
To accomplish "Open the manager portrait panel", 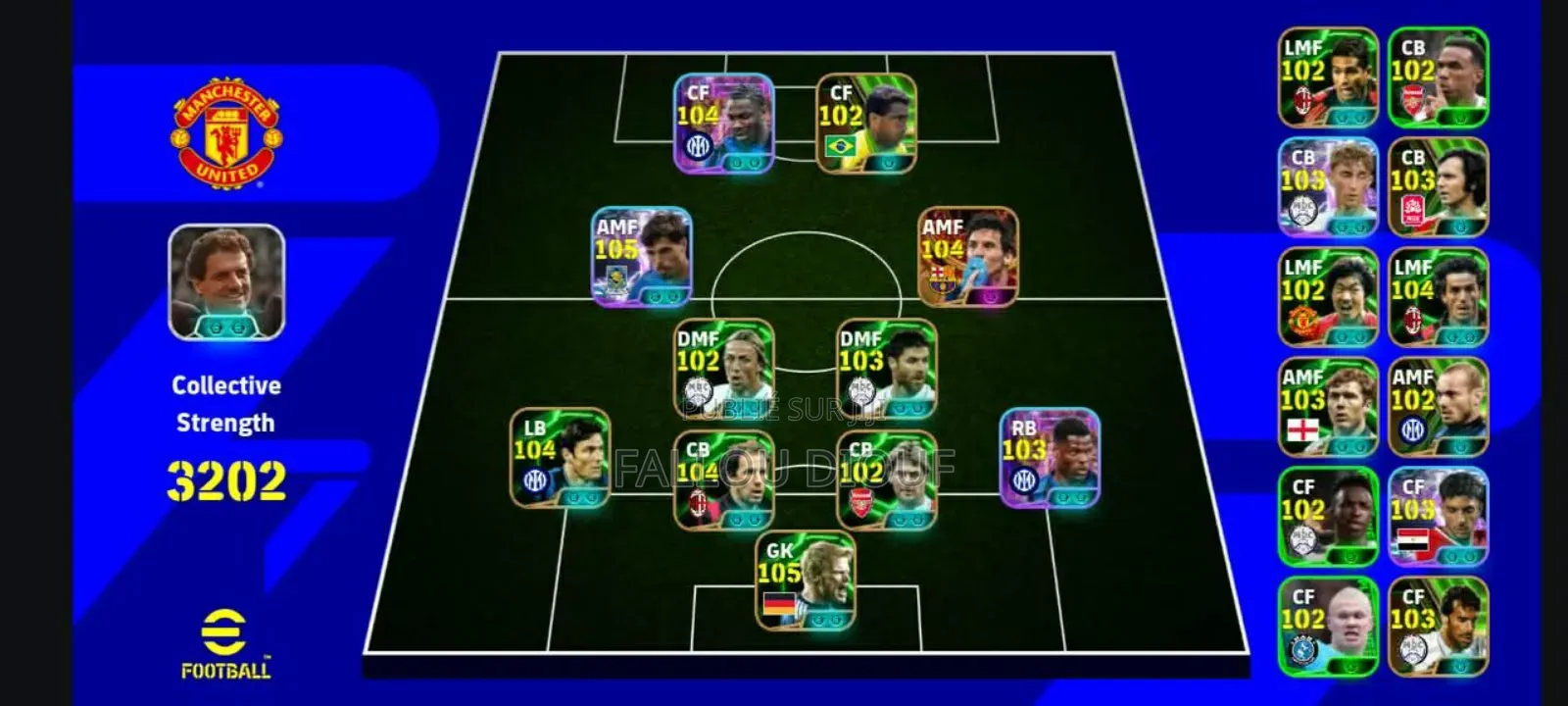I will [223, 279].
